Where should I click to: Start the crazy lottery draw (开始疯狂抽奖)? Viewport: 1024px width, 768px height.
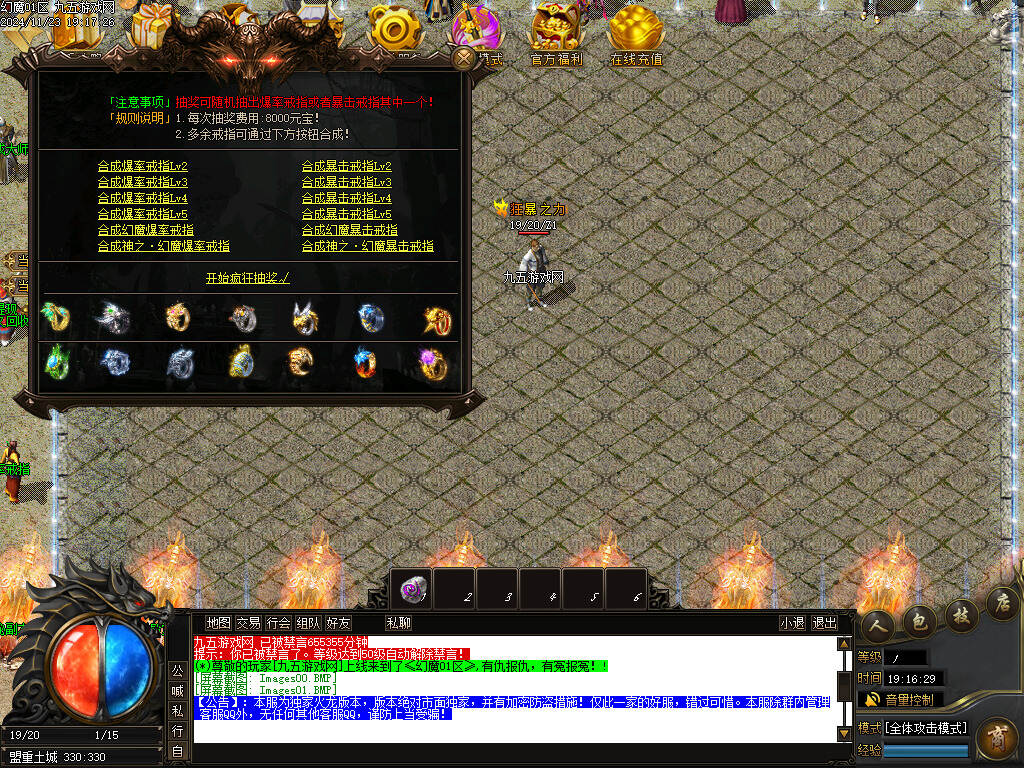247,278
